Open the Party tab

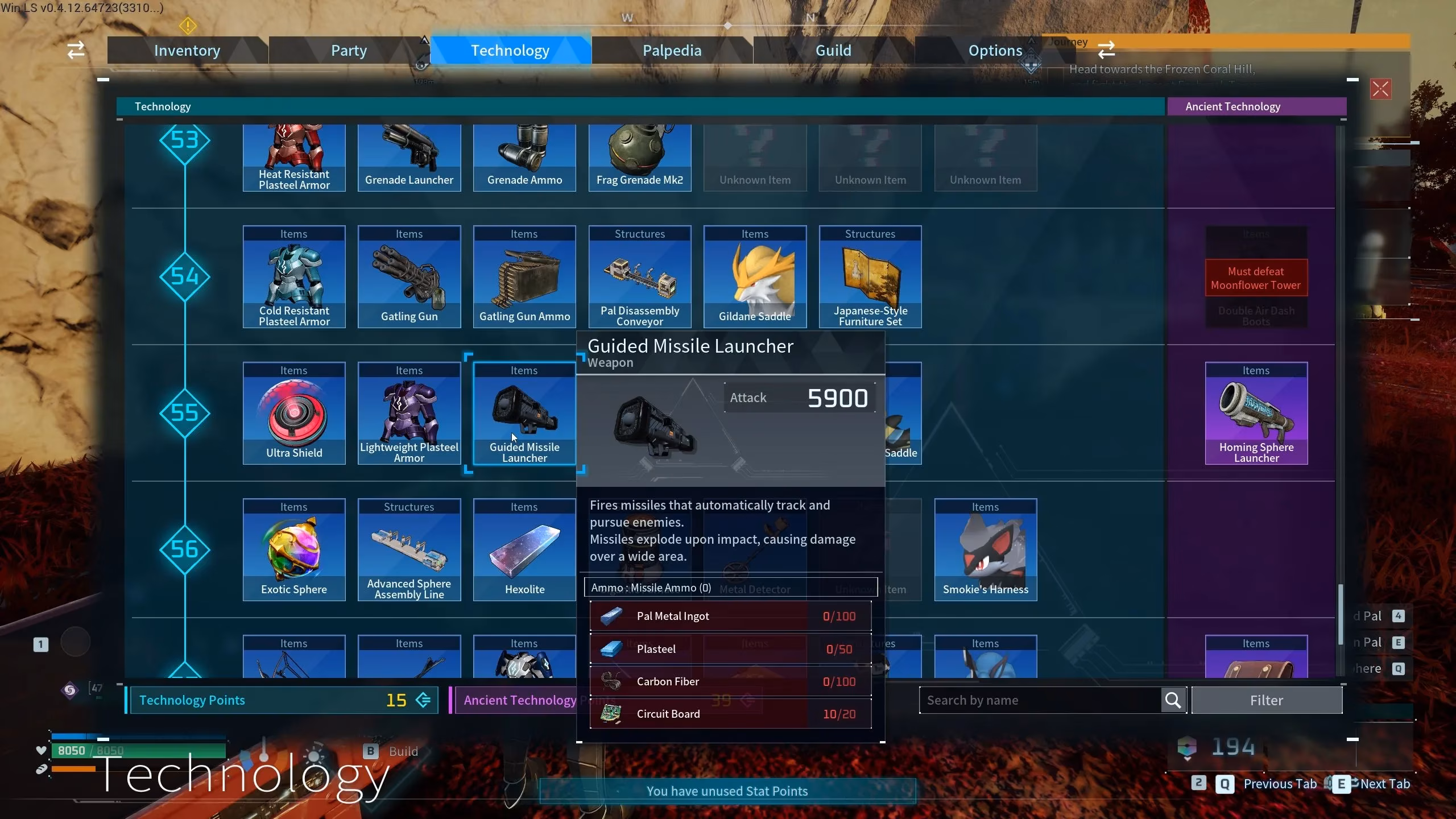pyautogui.click(x=349, y=51)
